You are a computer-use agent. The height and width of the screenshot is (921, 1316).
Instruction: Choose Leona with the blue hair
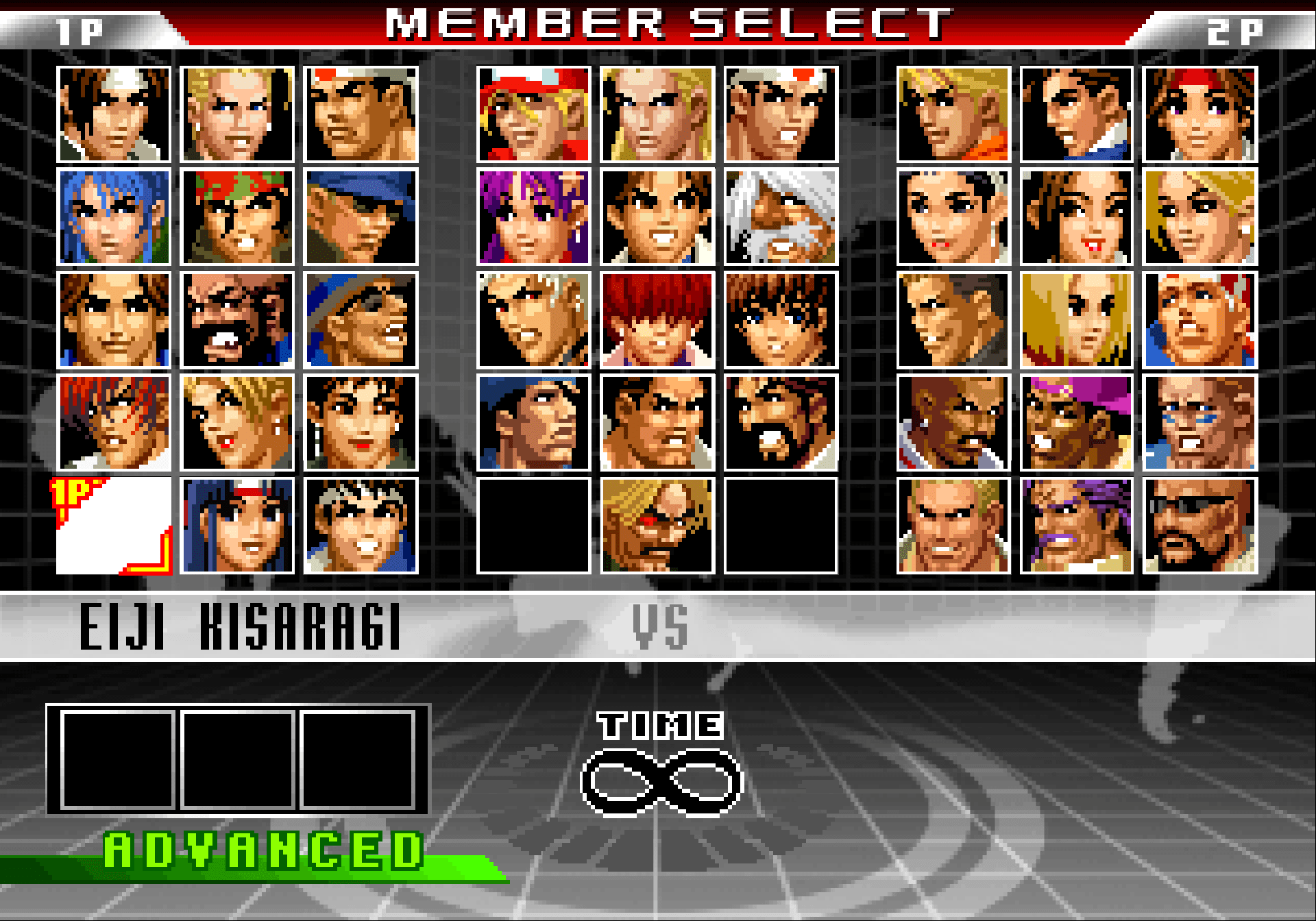pos(114,217)
